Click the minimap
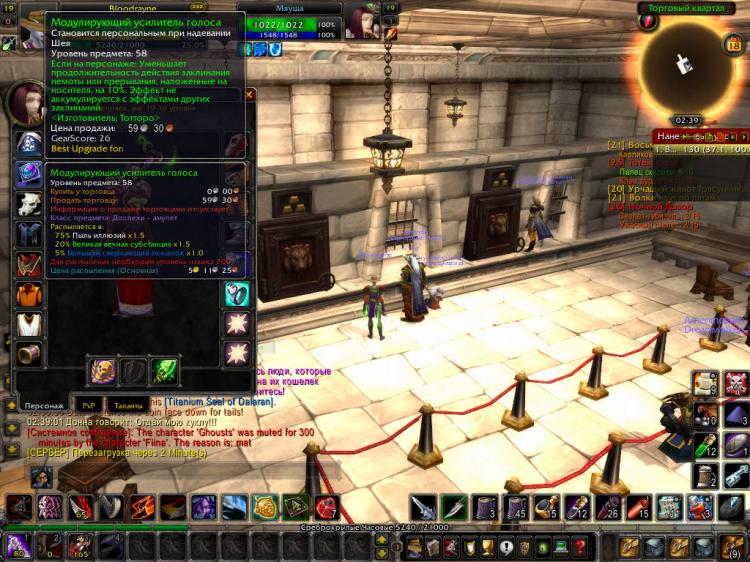750x562 pixels. click(x=683, y=65)
